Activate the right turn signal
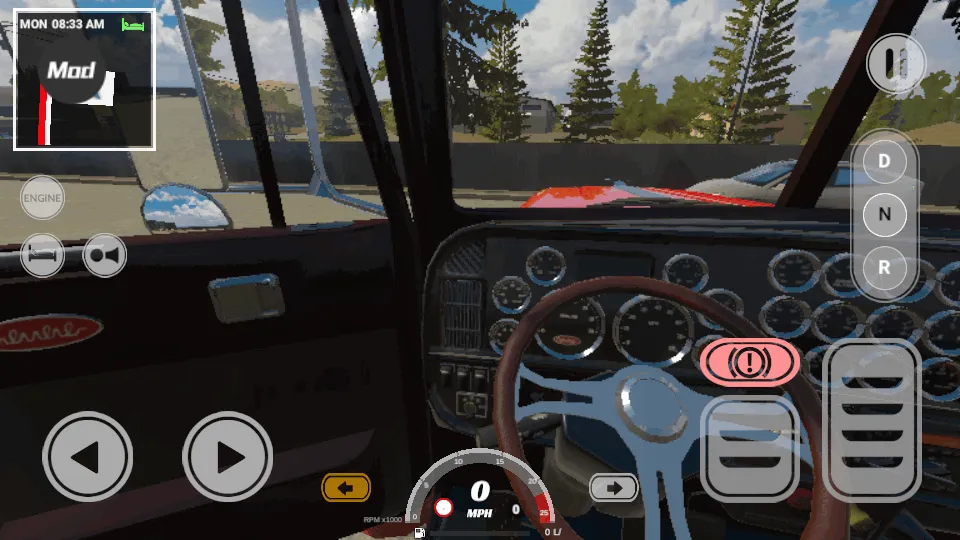The width and height of the screenshot is (960, 540). (x=614, y=488)
